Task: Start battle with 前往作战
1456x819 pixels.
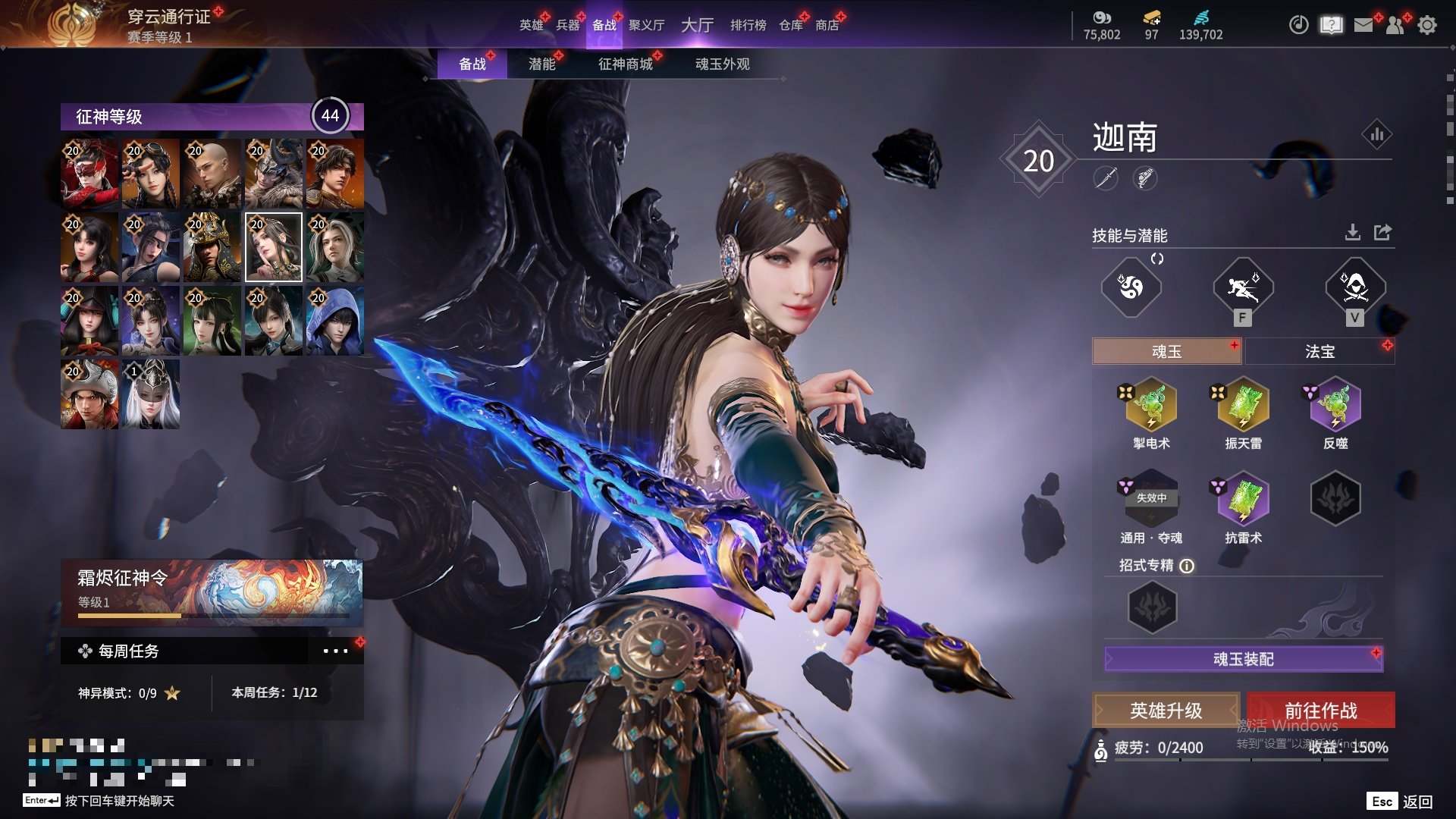Action: (1320, 711)
